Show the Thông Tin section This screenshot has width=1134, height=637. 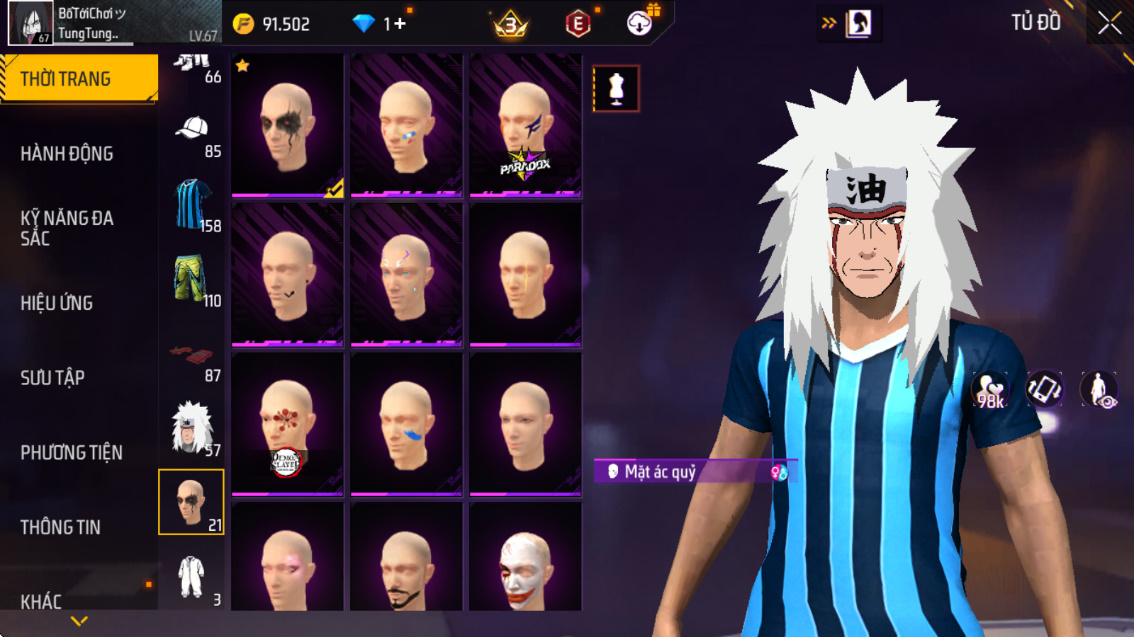point(60,527)
